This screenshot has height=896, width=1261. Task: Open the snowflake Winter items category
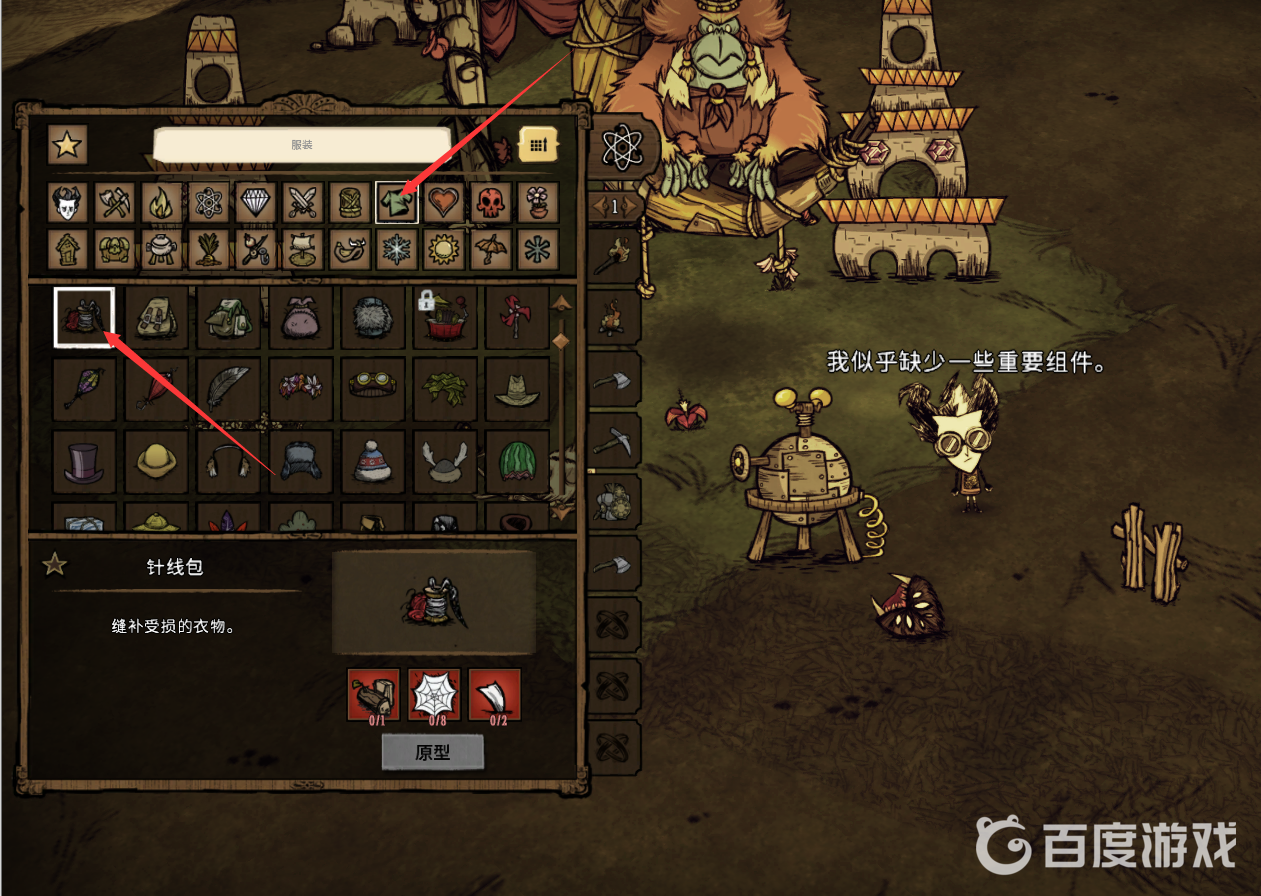click(x=396, y=249)
